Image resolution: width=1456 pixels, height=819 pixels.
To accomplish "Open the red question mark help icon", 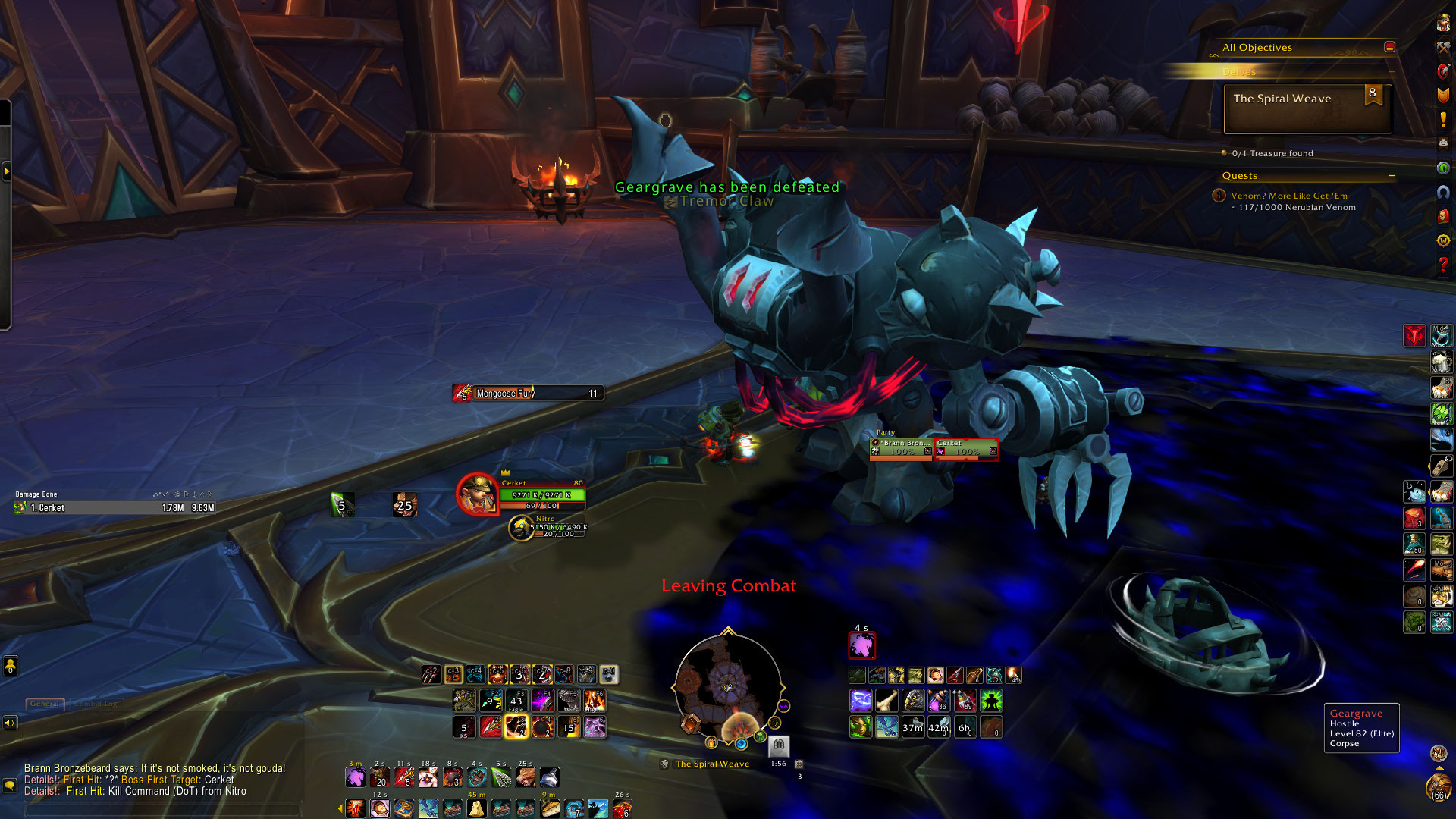I will [x=1443, y=265].
